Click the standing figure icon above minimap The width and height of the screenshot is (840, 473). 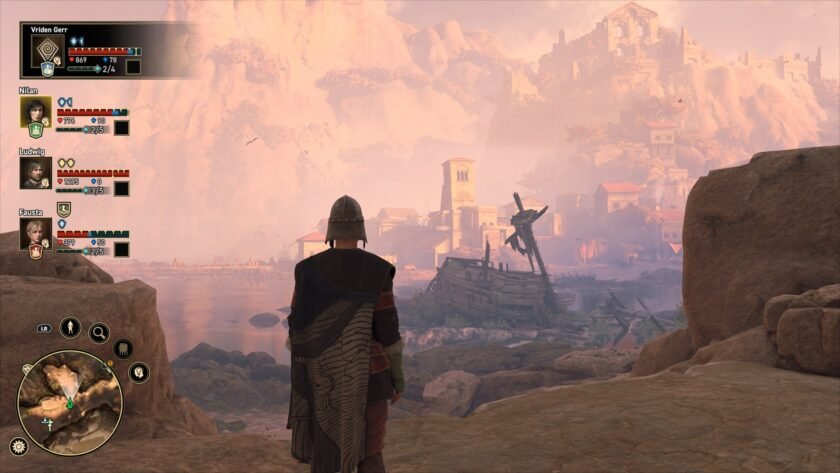pos(70,327)
